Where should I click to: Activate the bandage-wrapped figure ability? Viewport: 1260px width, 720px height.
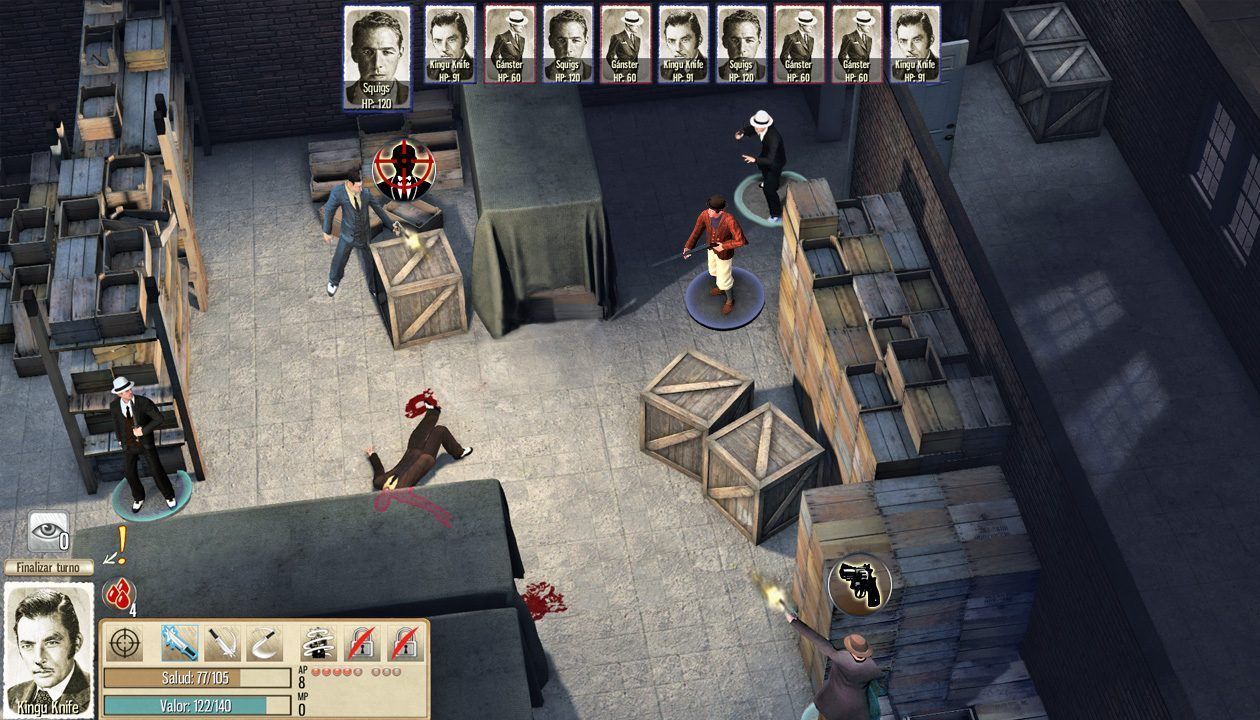click(x=318, y=643)
